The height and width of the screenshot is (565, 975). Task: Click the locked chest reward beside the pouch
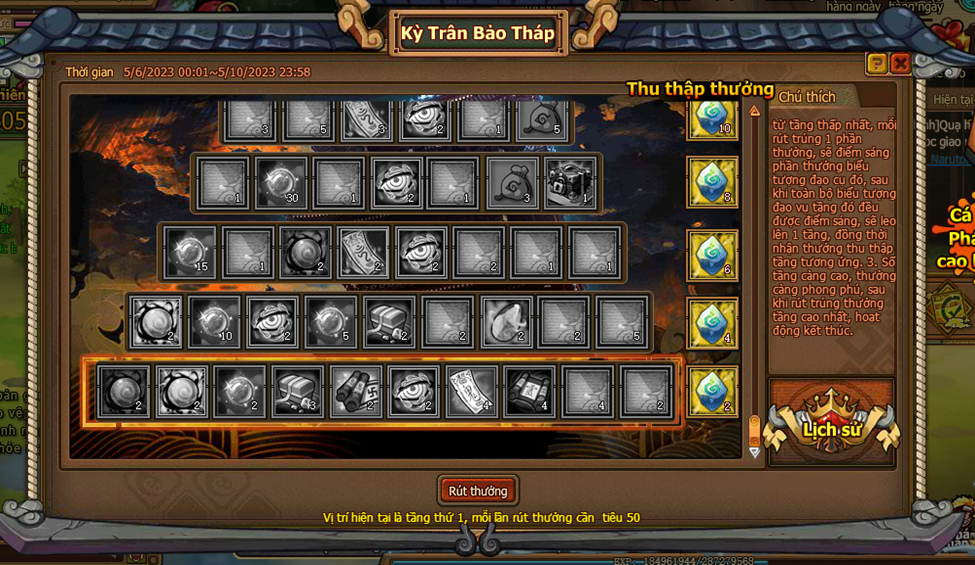click(572, 183)
